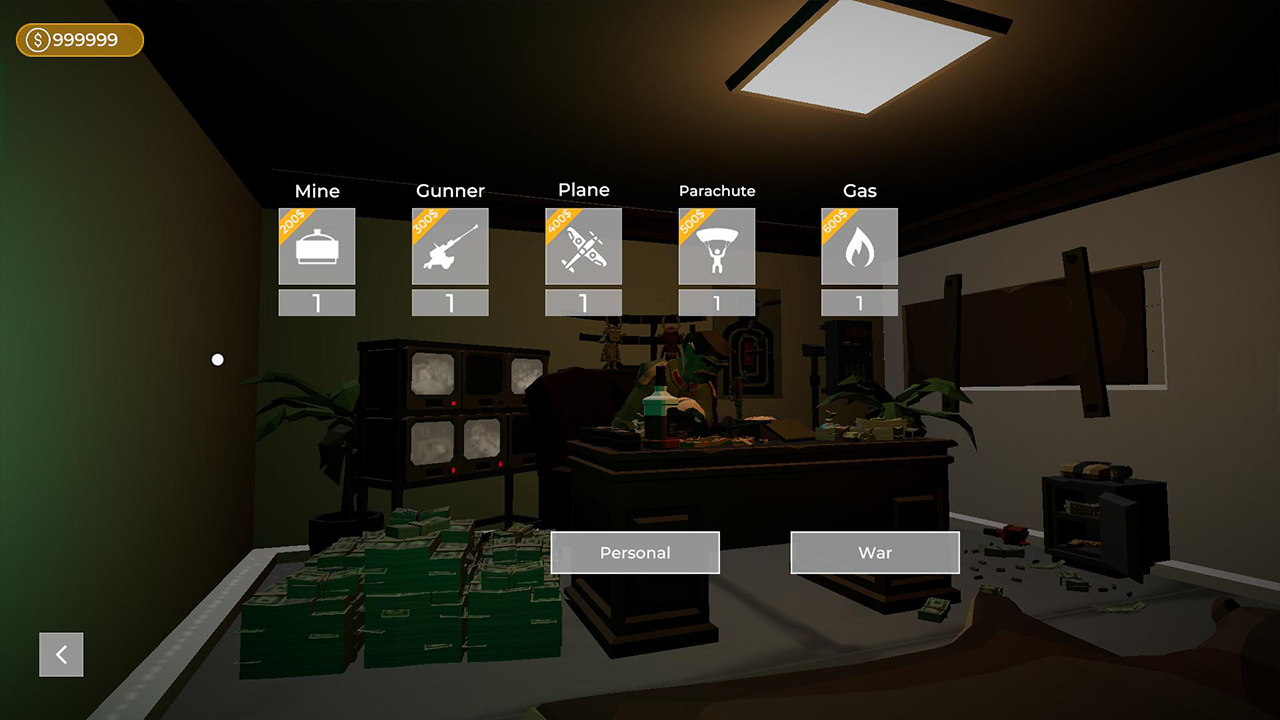Viewport: 1280px width, 720px height.
Task: Click the 'Parachute' label text
Action: pos(717,190)
